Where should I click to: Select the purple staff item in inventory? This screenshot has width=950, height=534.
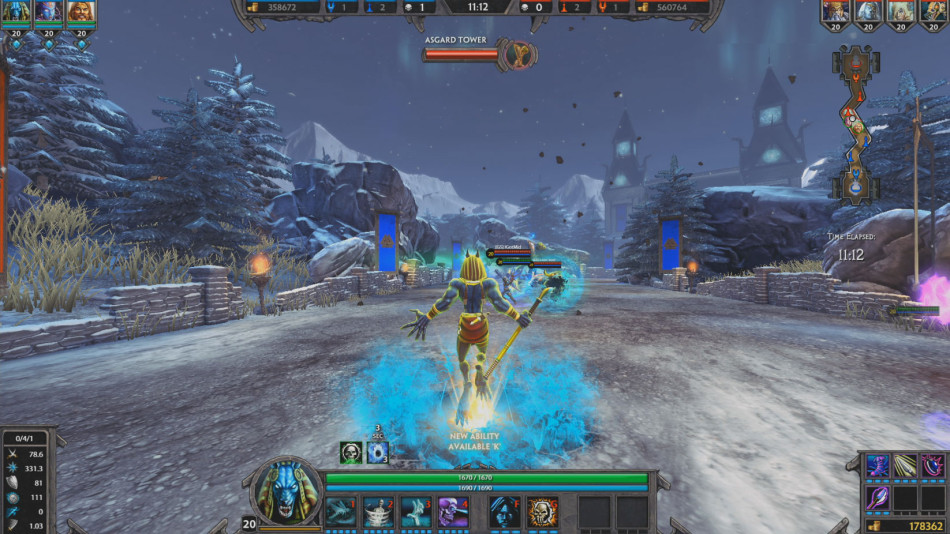coord(877,497)
